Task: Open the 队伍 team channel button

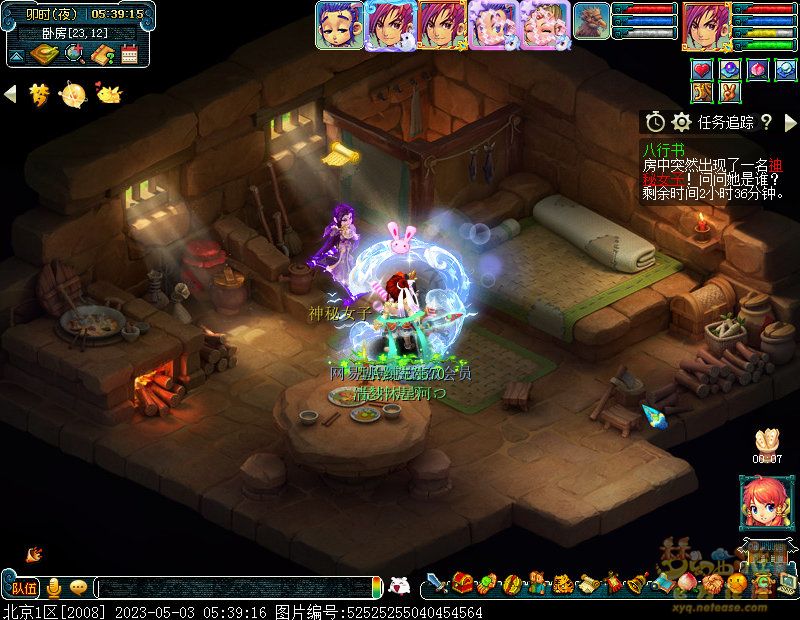Action: 22,587
